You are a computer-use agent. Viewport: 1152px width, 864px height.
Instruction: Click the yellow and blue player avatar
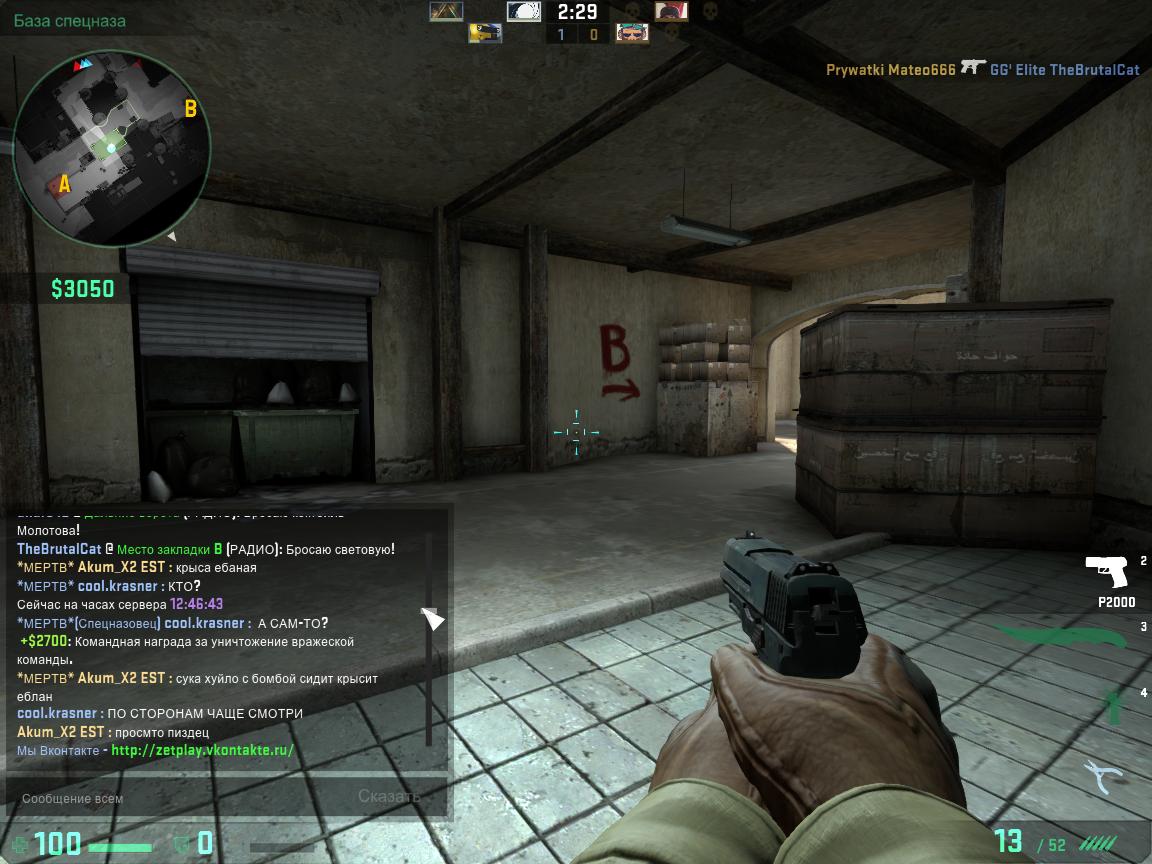point(485,33)
